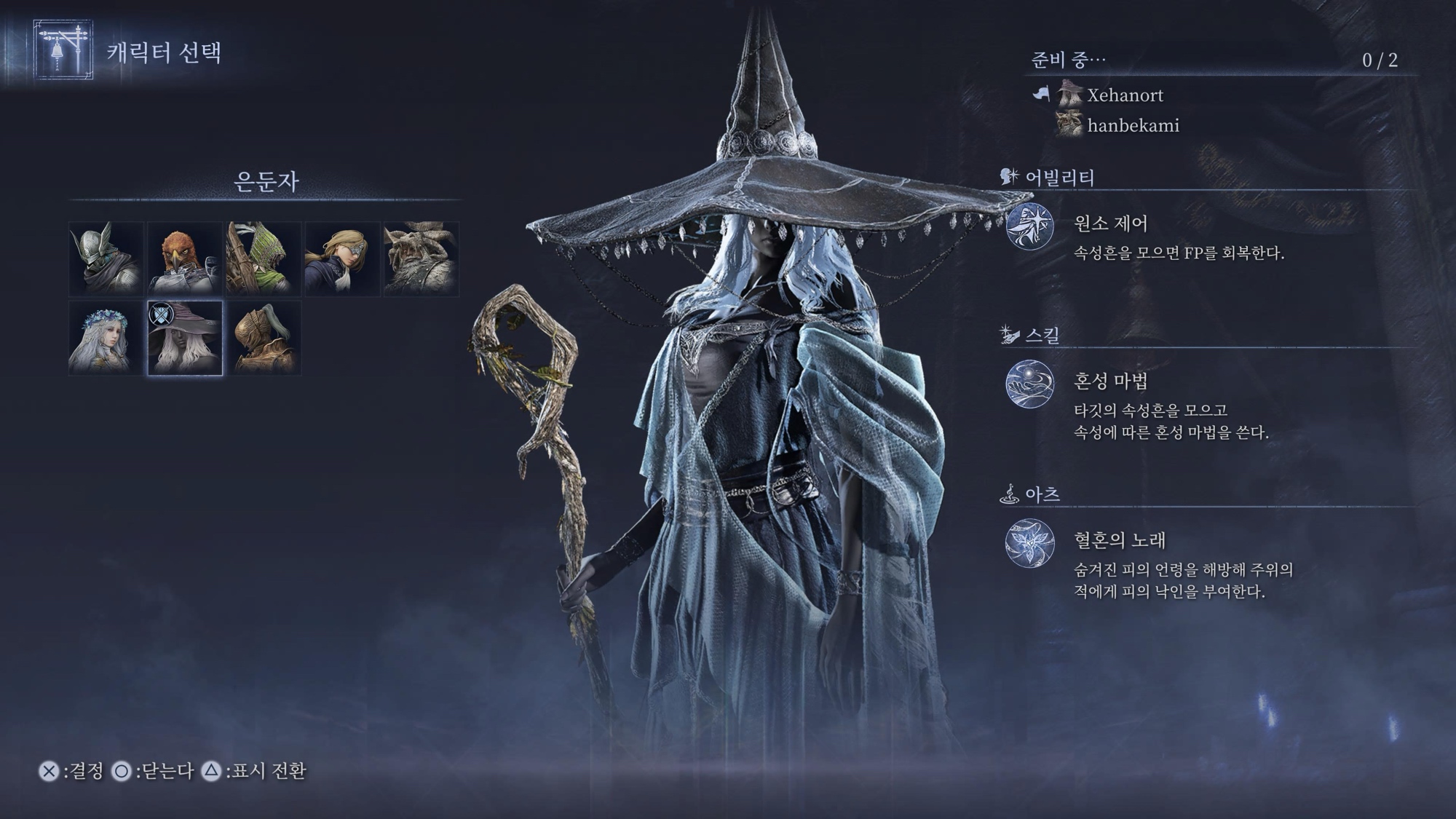The image size is (1456, 819).
Task: Pick the flower-crowned Revenant portrait
Action: tap(106, 339)
